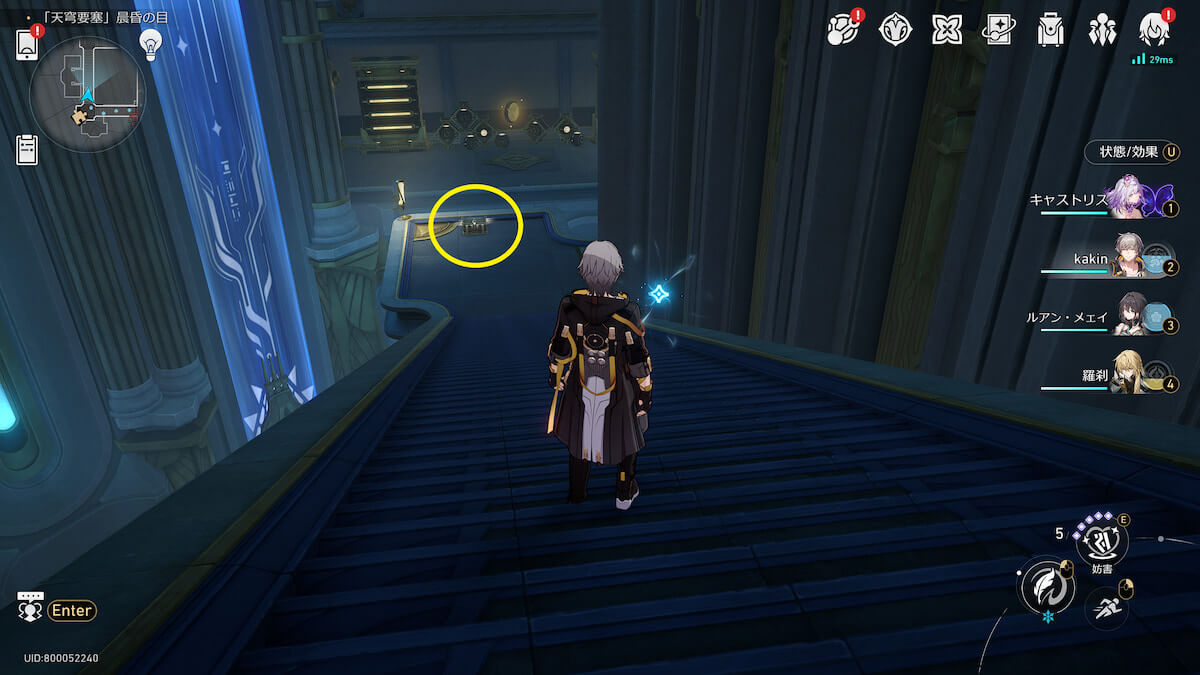1200x675 pixels.
Task: Open the travel log event icon
Action: 843,30
